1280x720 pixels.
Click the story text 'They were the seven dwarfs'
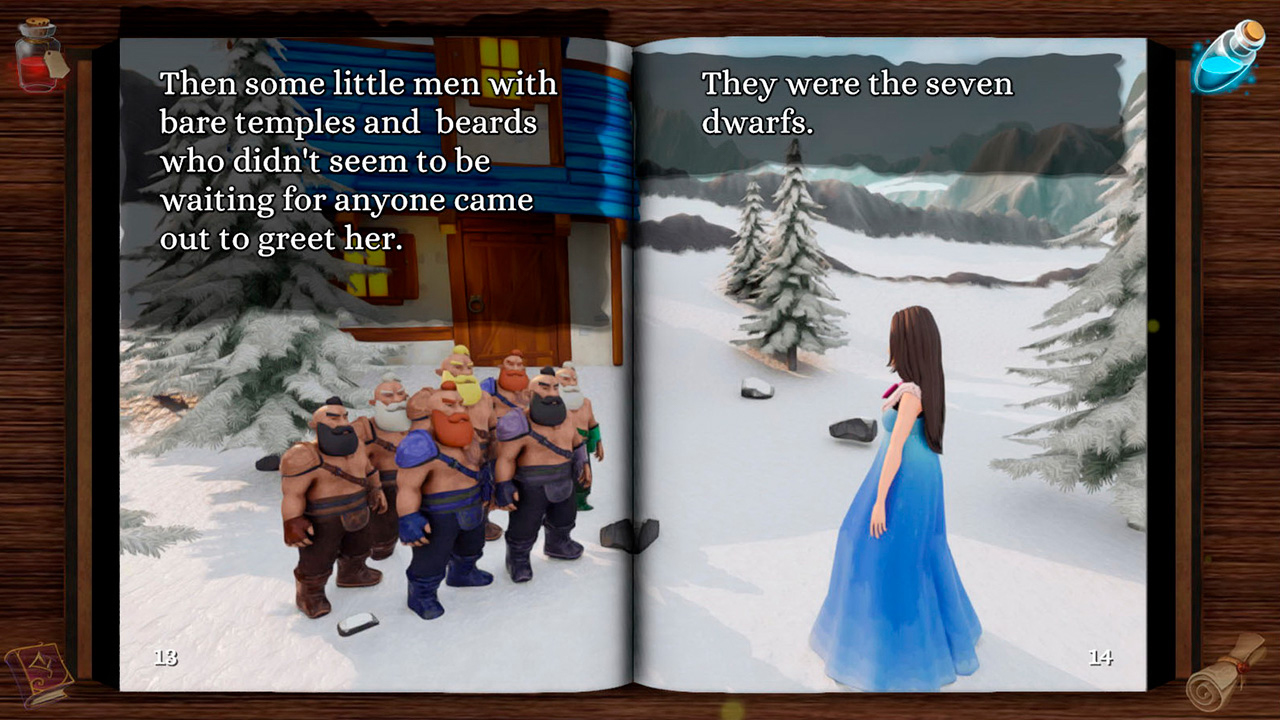click(x=855, y=100)
